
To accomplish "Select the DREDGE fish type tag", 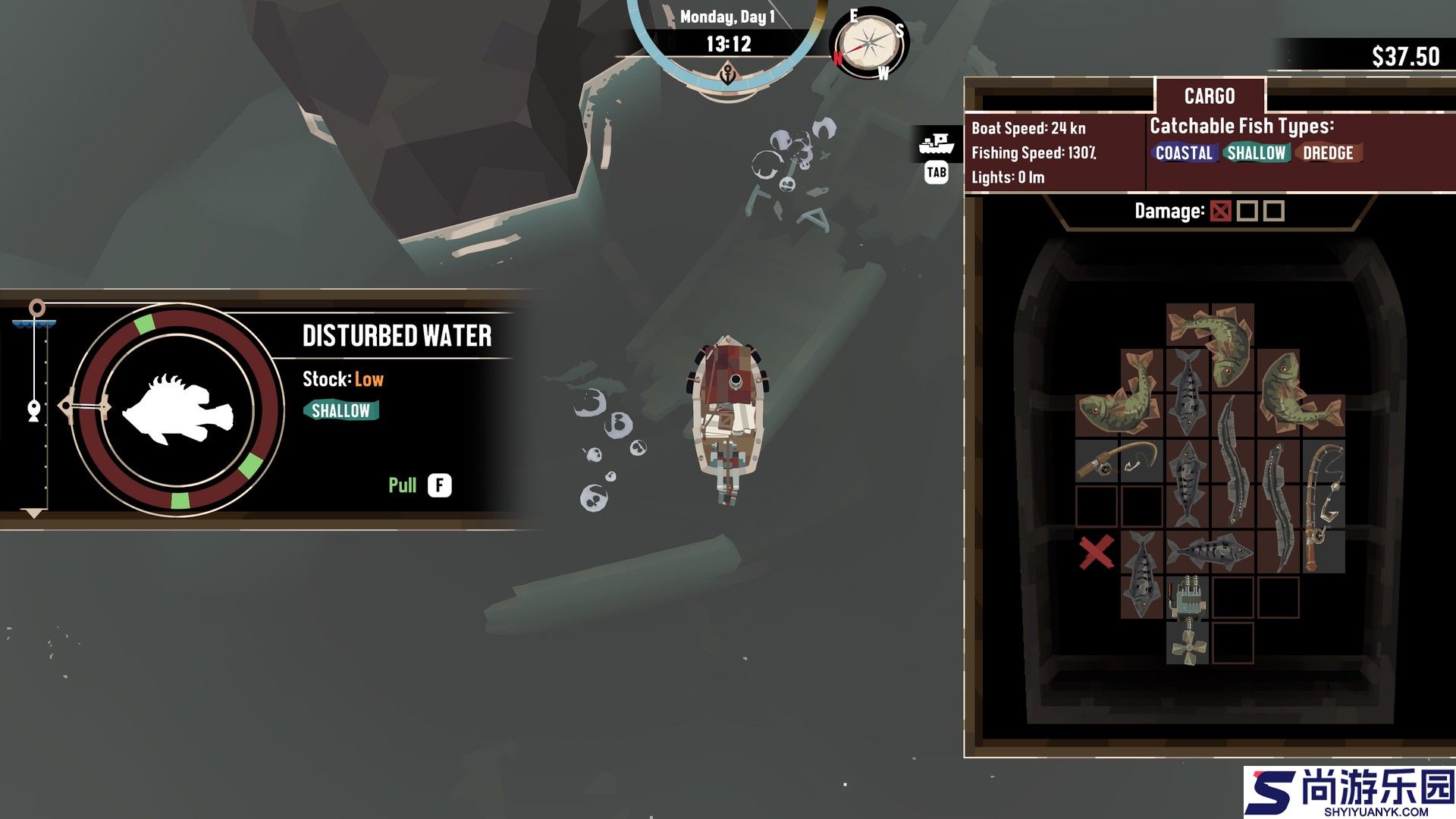I will tap(1328, 153).
